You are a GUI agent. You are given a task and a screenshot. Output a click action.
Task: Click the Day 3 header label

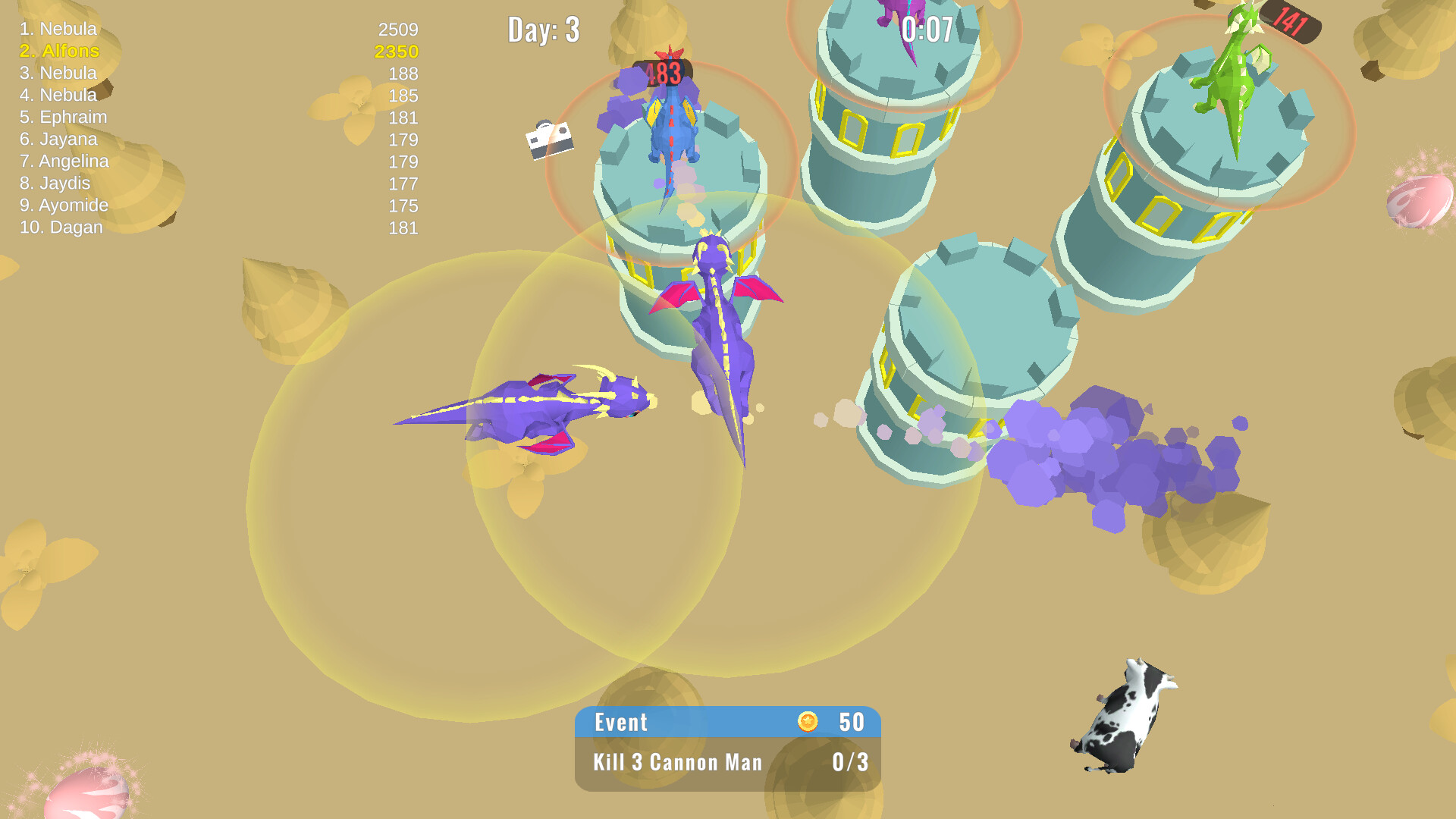(x=543, y=30)
